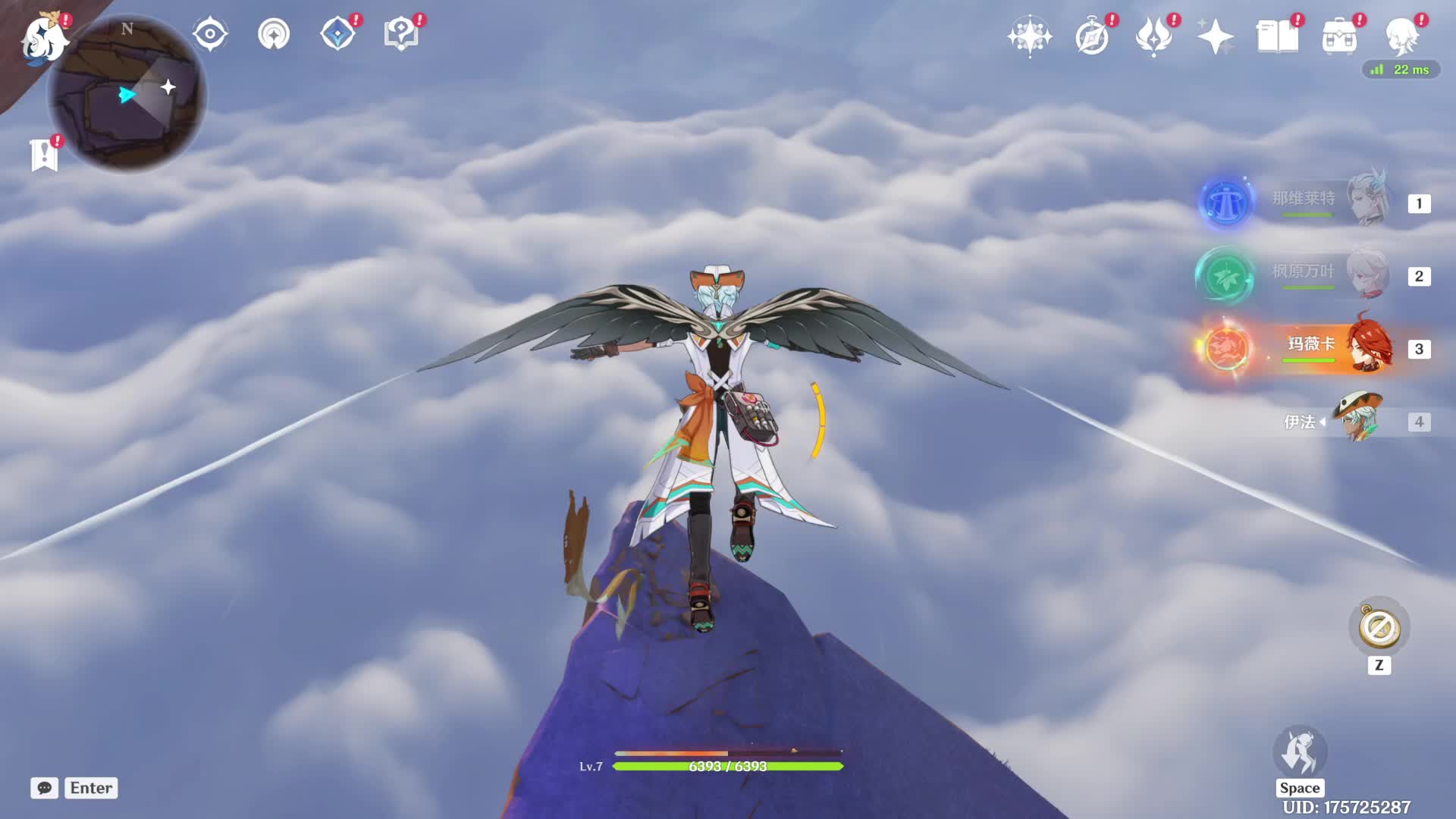Open the Battle Pass icon
Screen dimensions: 1456x819
coord(1153,36)
